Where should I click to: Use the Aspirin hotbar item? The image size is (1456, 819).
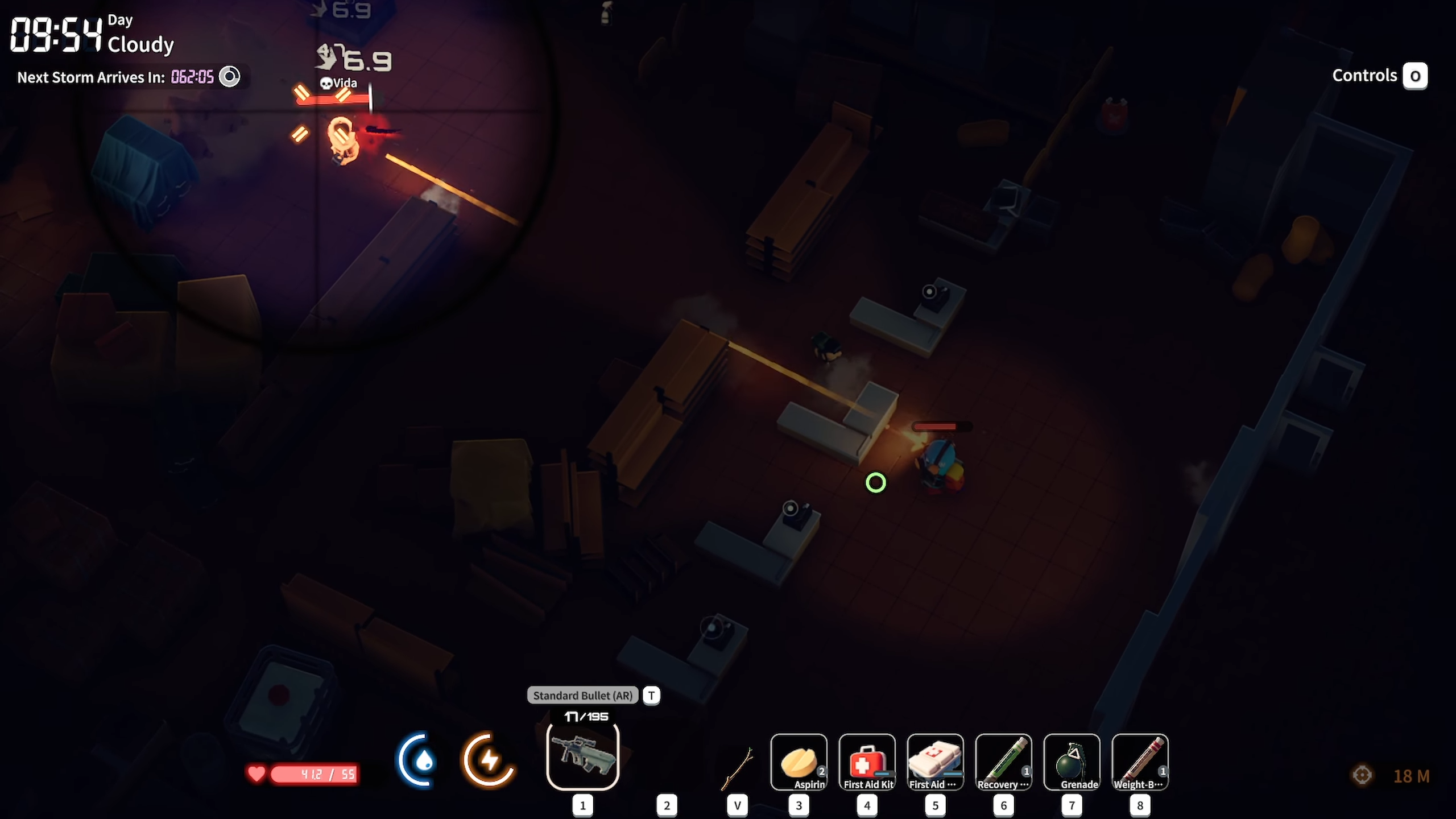click(799, 762)
